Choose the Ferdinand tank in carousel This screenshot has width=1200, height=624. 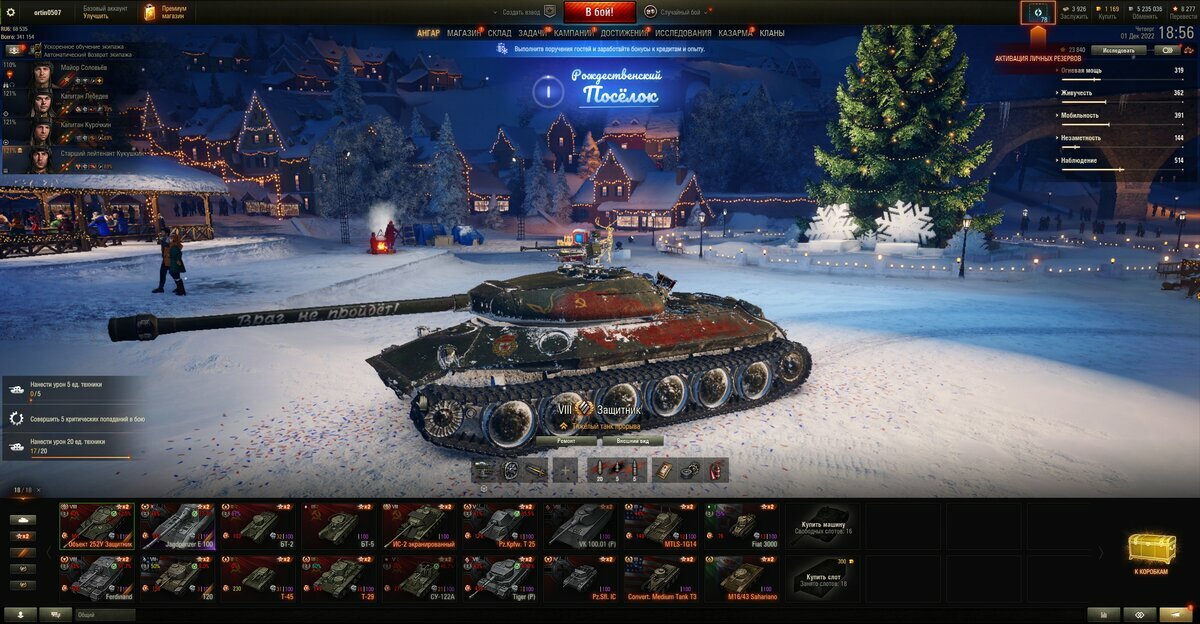click(96, 578)
